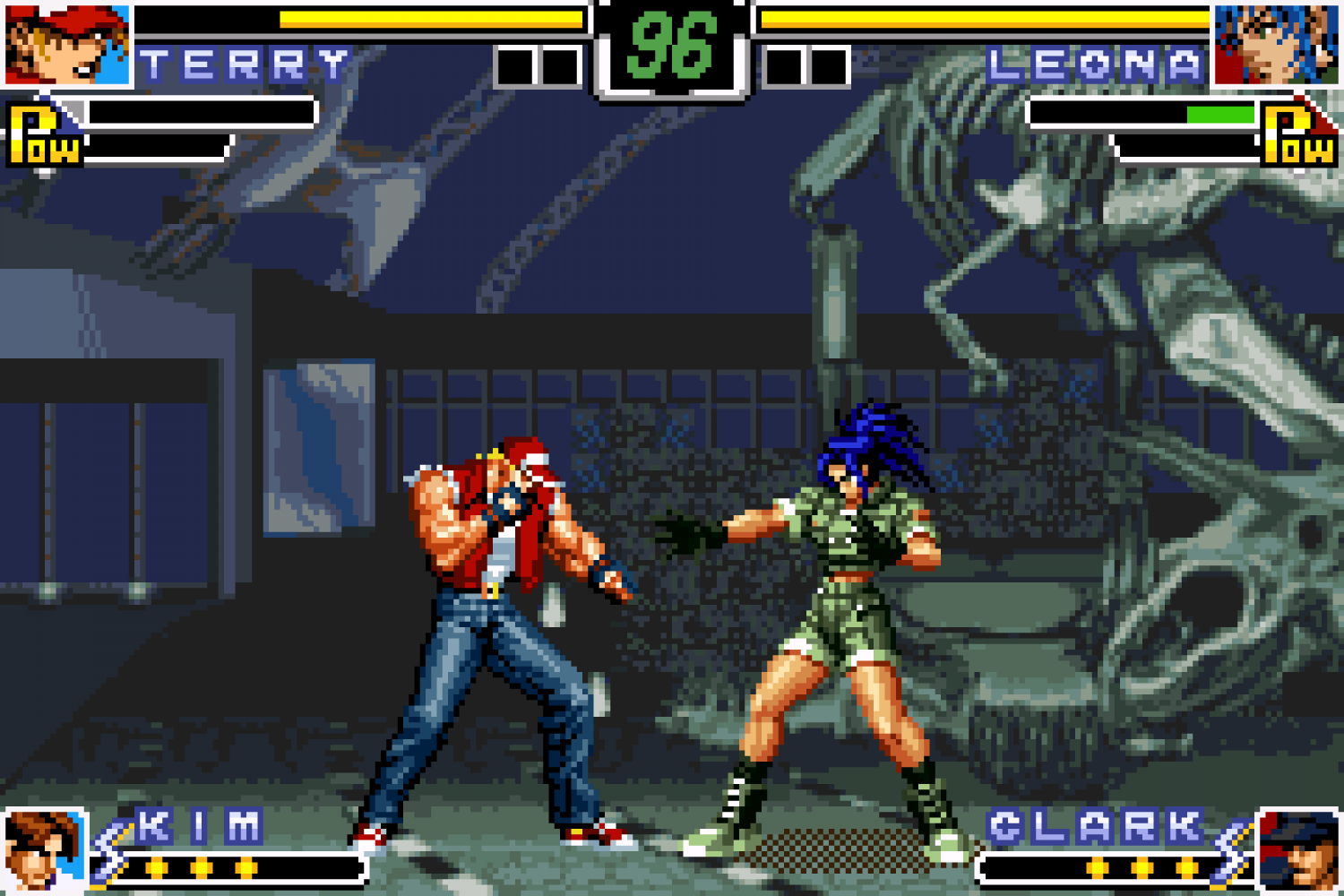Screen dimensions: 1344x896
Task: Select Clark's striker portrait
Action: click(x=1298, y=850)
